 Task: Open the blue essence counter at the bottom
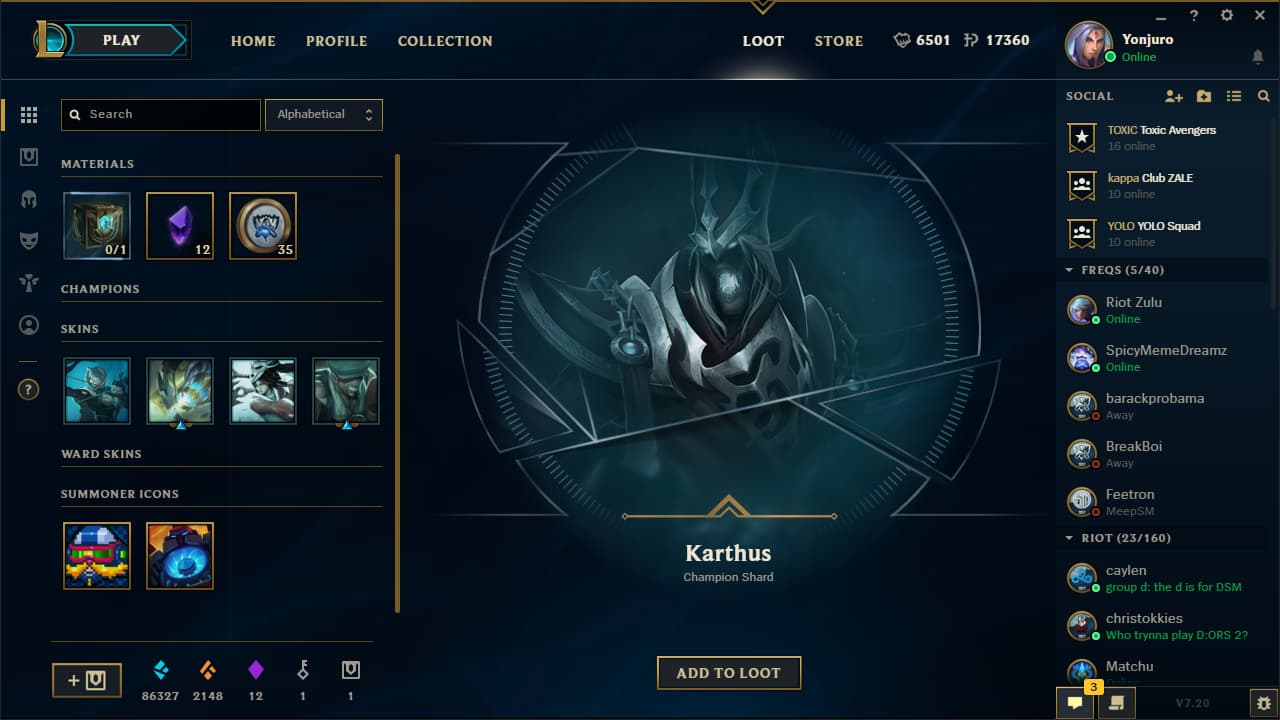point(160,678)
